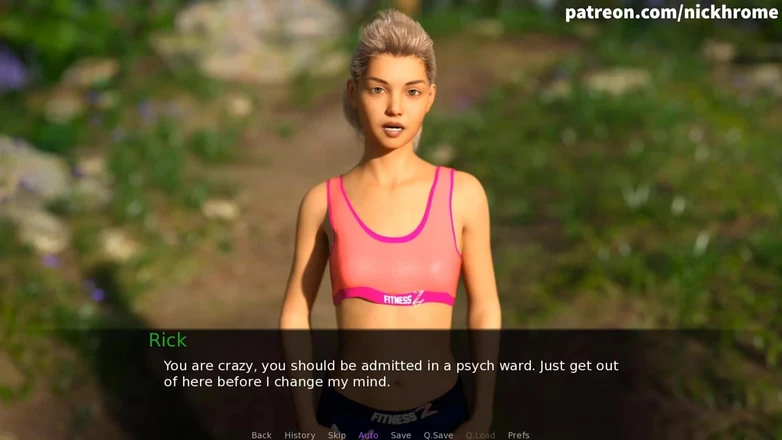Quick load with Q.Load

point(480,435)
